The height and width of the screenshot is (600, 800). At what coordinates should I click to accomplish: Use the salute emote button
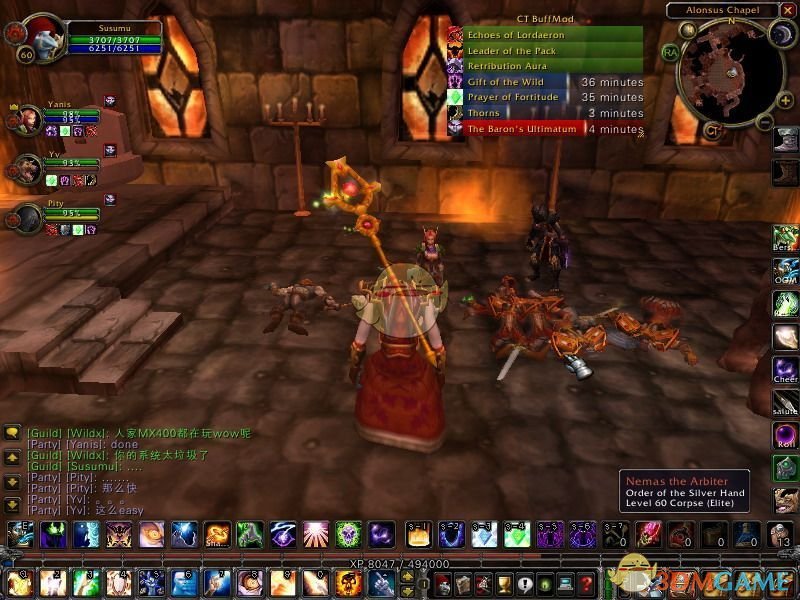(x=785, y=404)
